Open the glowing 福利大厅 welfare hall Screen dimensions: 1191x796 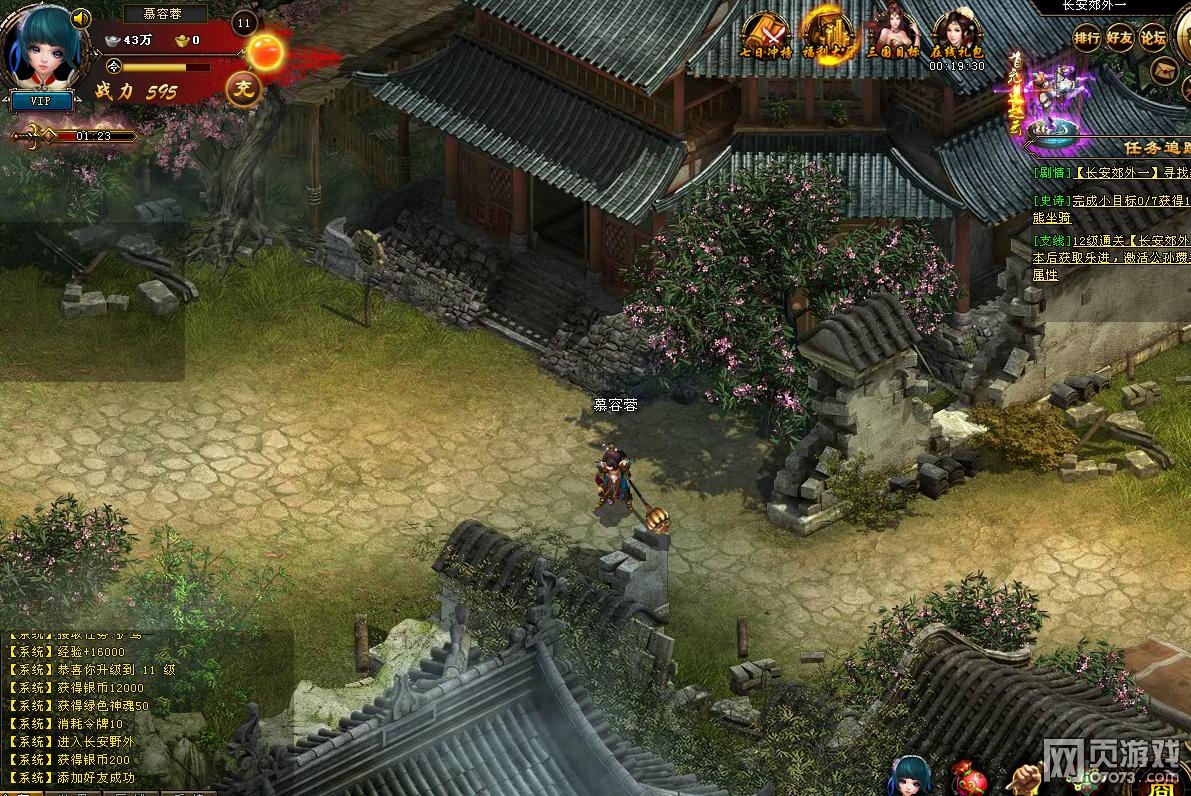coord(827,34)
